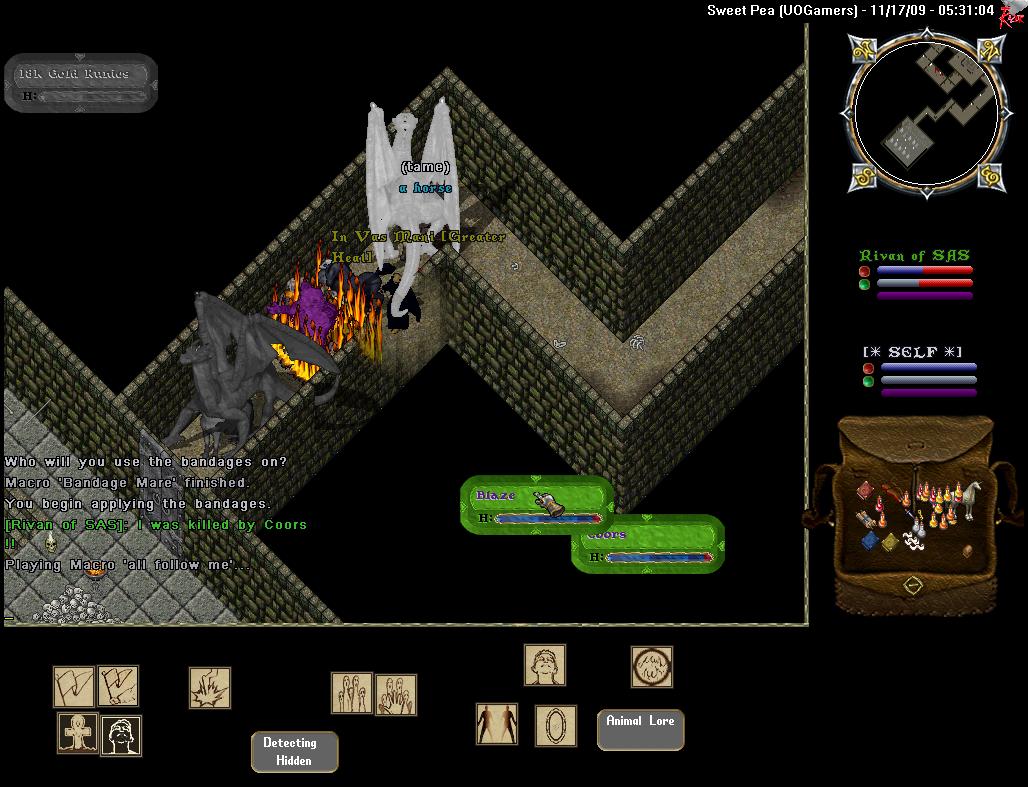1028x787 pixels.
Task: Minimize the backpack with its bottom emblem
Action: [x=912, y=584]
